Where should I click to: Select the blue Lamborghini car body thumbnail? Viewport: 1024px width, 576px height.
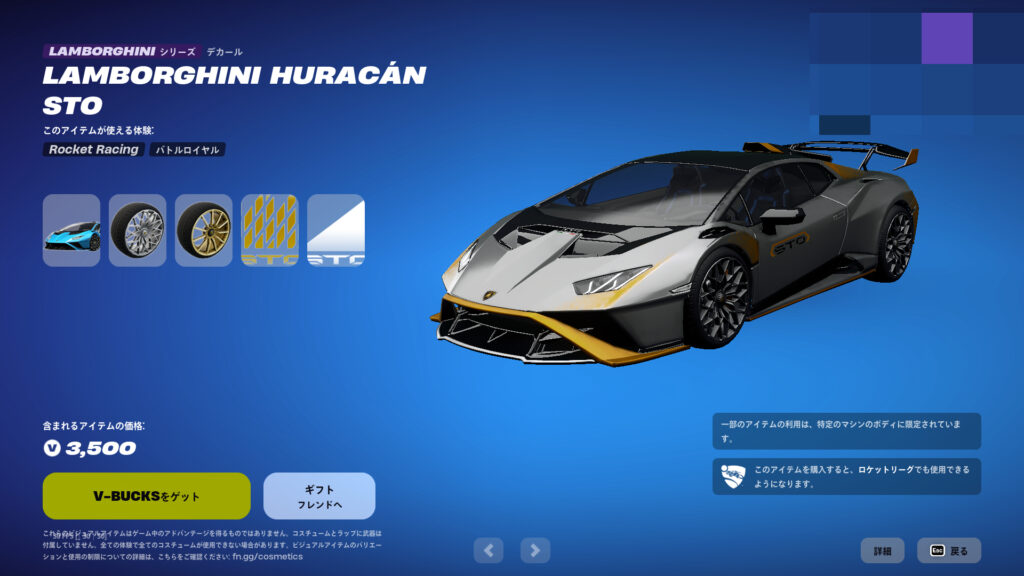coord(71,230)
